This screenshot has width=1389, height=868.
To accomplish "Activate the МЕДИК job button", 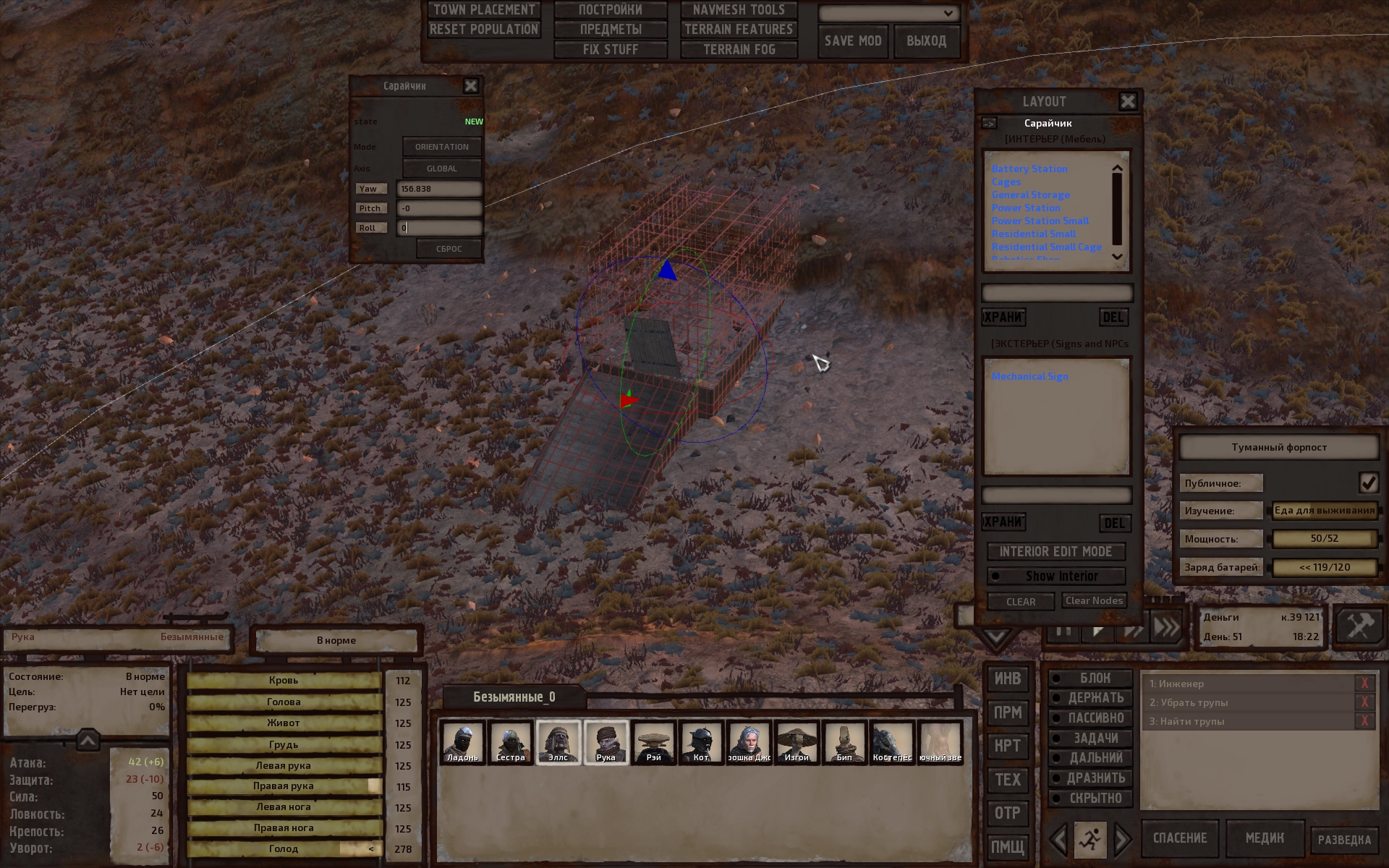I will click(1264, 838).
